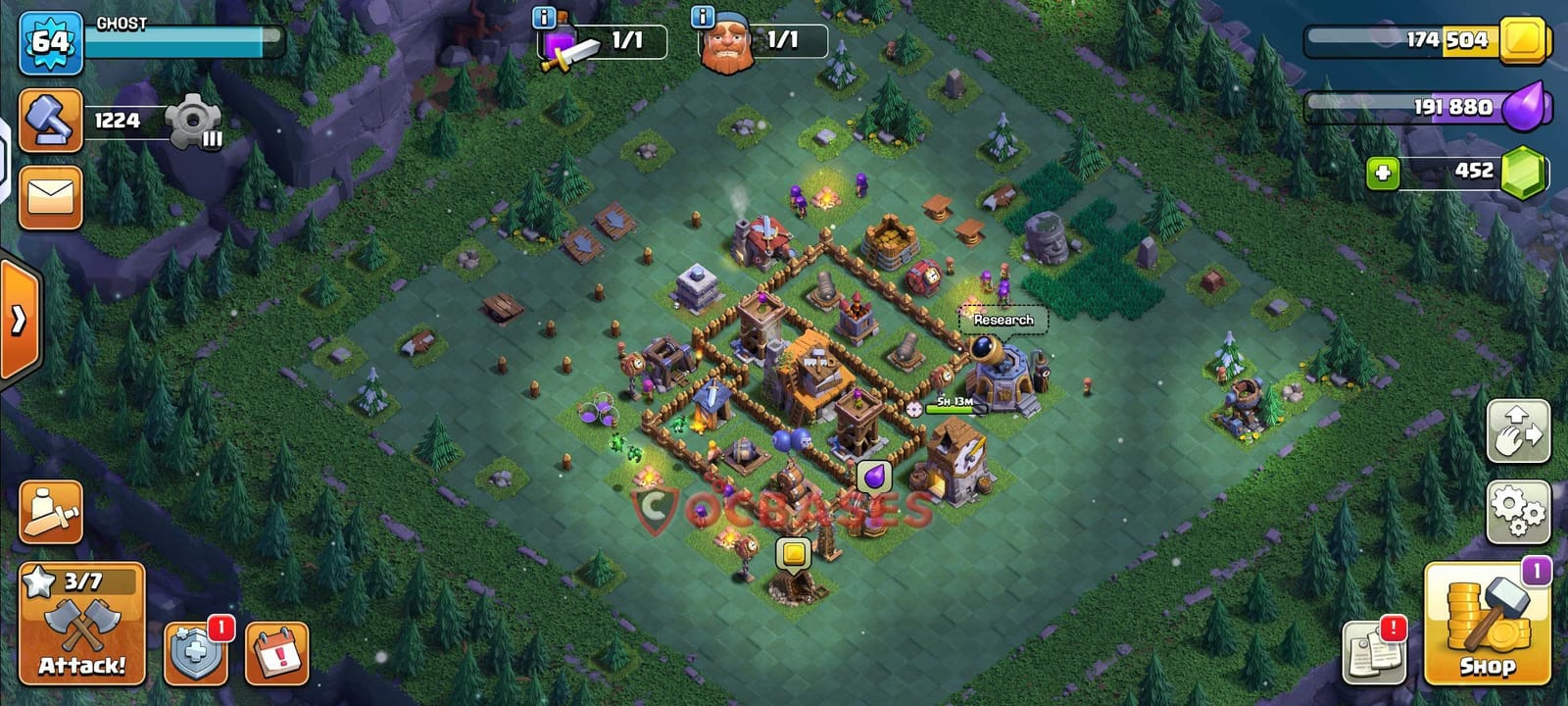This screenshot has height=706, width=1568.
Task: Collect gold from the yellow bubble marker
Action: (794, 553)
